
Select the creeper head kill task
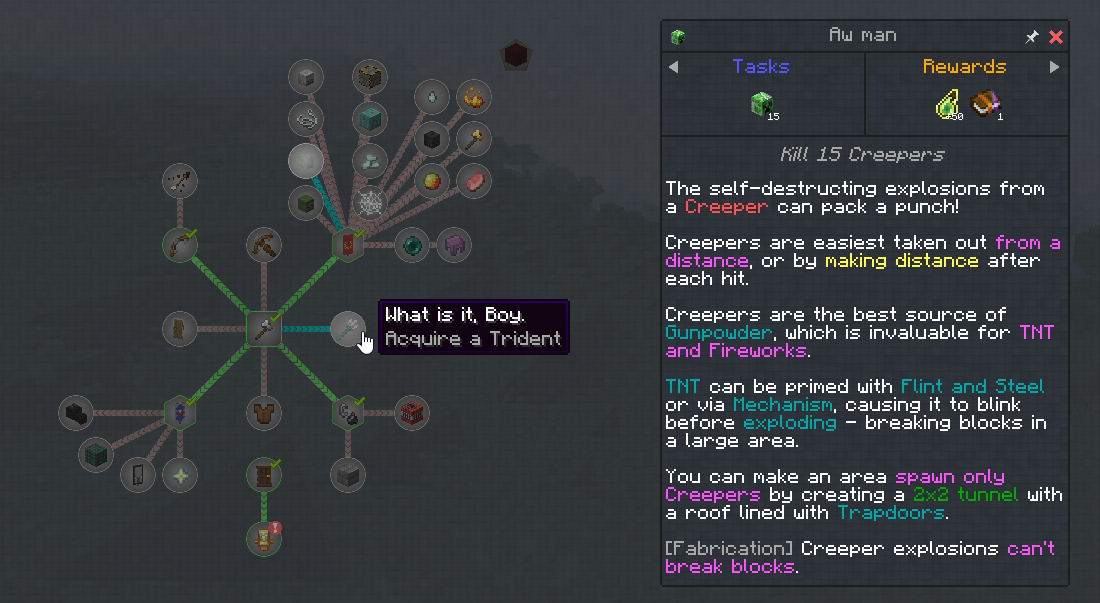click(763, 104)
